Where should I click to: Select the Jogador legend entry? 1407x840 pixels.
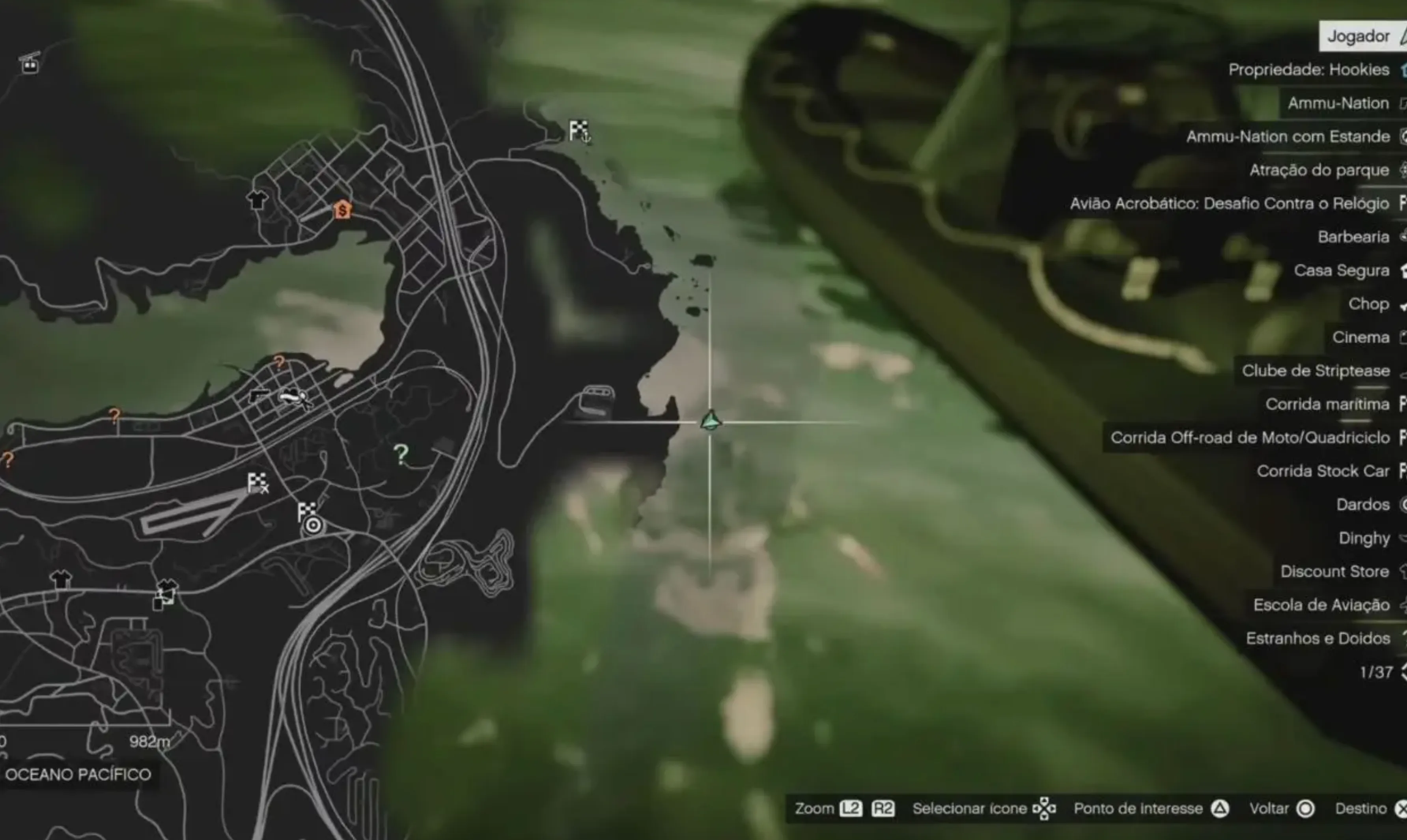tap(1358, 36)
